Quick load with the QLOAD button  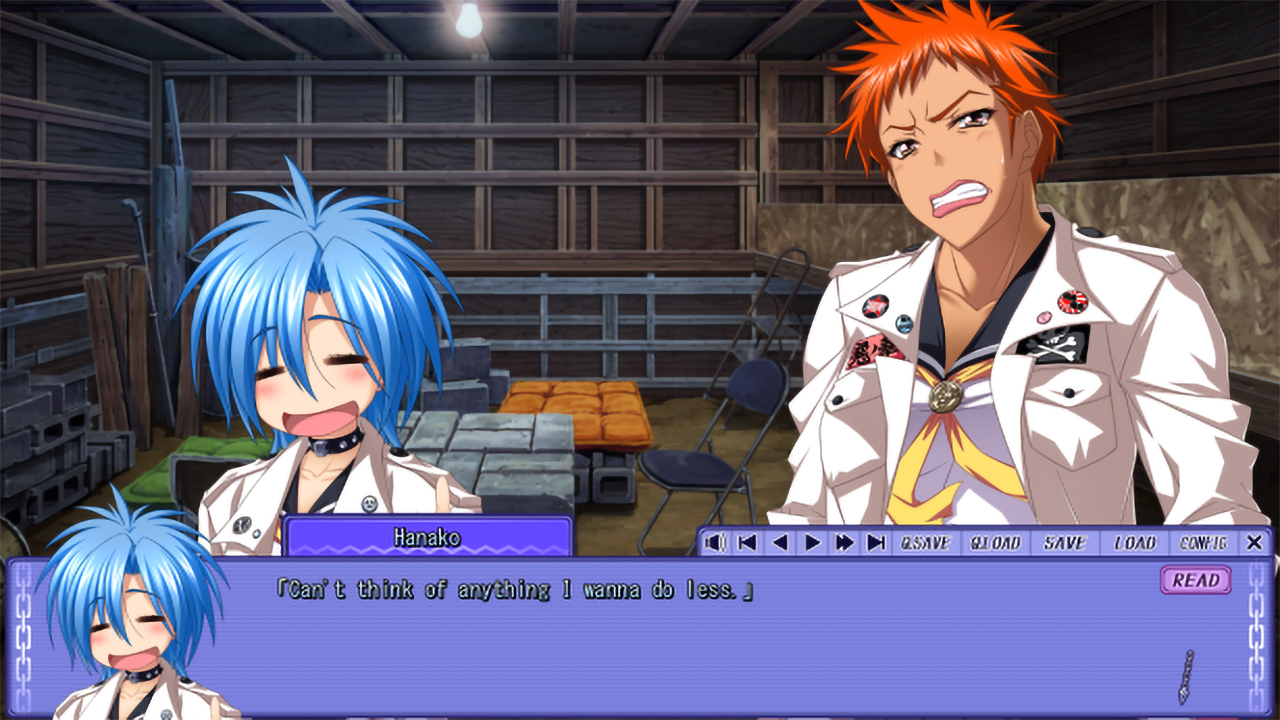[995, 543]
